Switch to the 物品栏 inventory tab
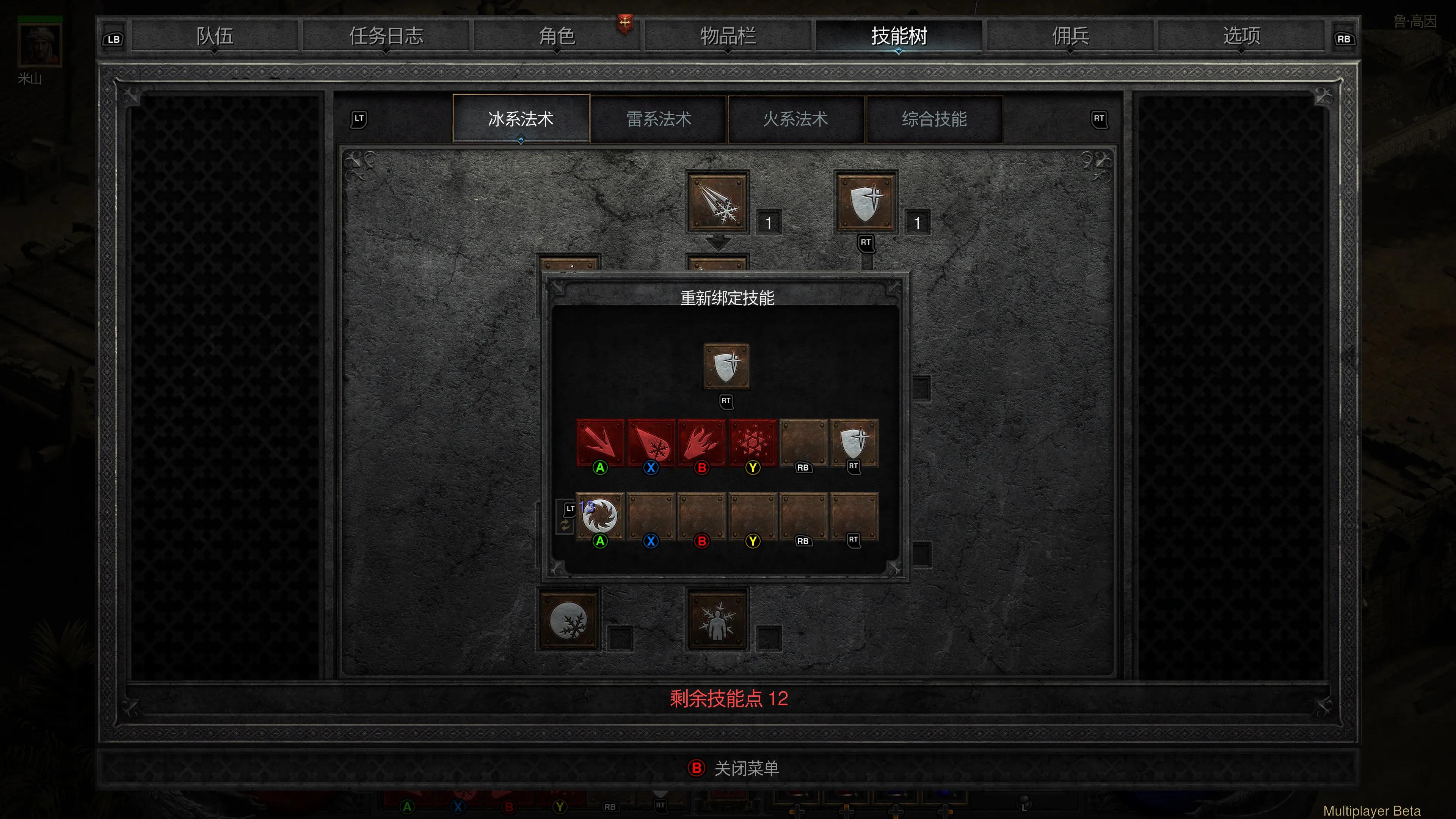 (728, 36)
